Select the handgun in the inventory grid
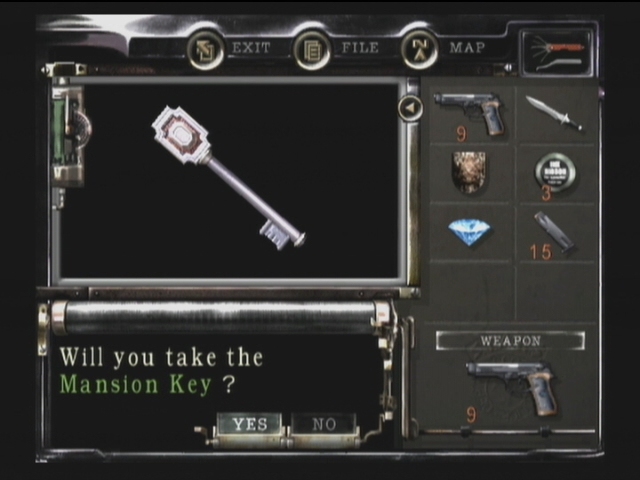Screen dimensions: 640x480 click(x=470, y=114)
